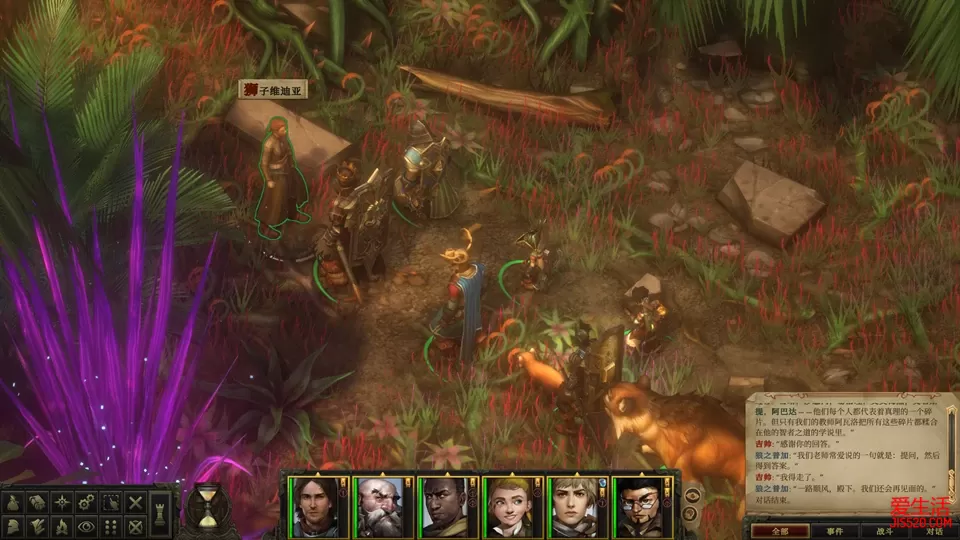The image size is (960, 540).
Task: Open the journal book icon
Action: tap(38, 503)
